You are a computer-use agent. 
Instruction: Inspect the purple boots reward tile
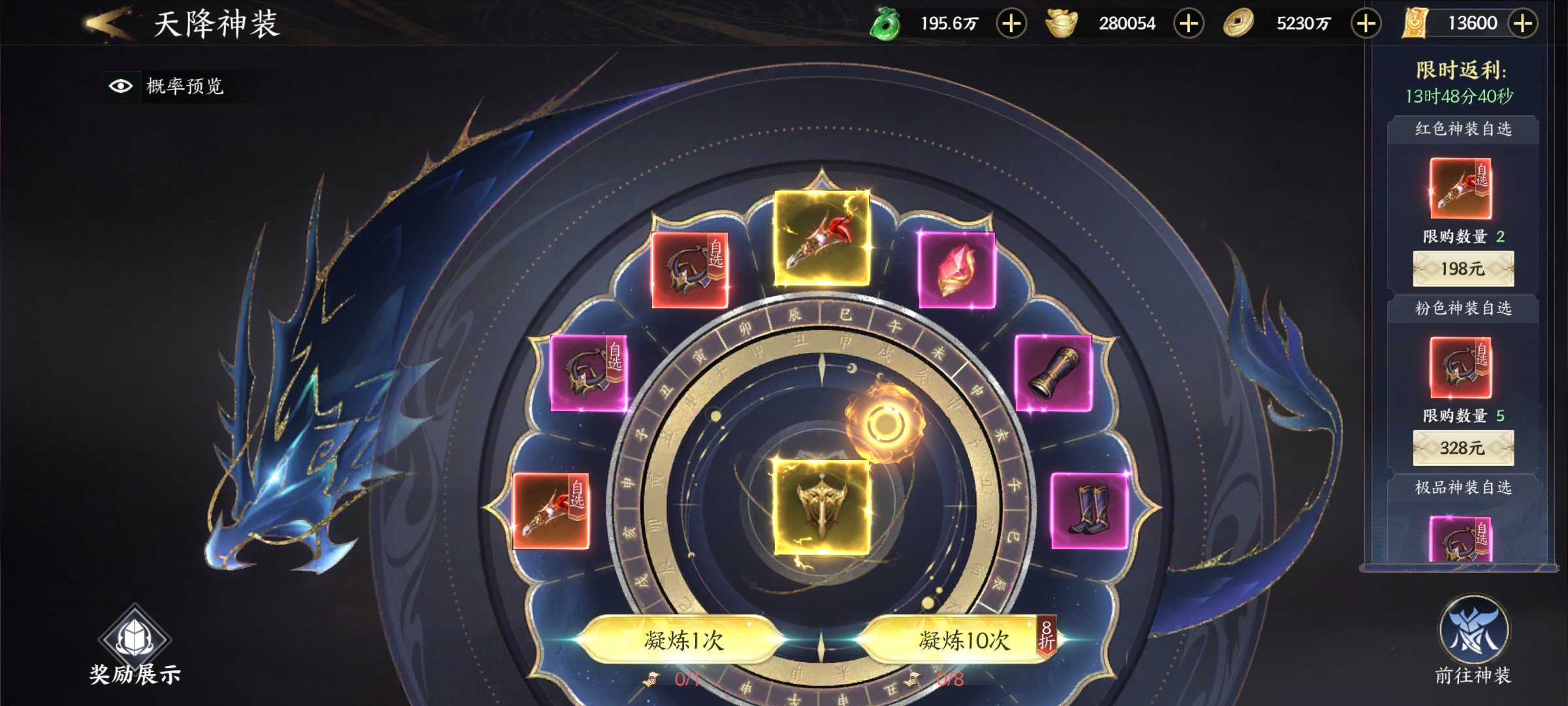pyautogui.click(x=1089, y=511)
